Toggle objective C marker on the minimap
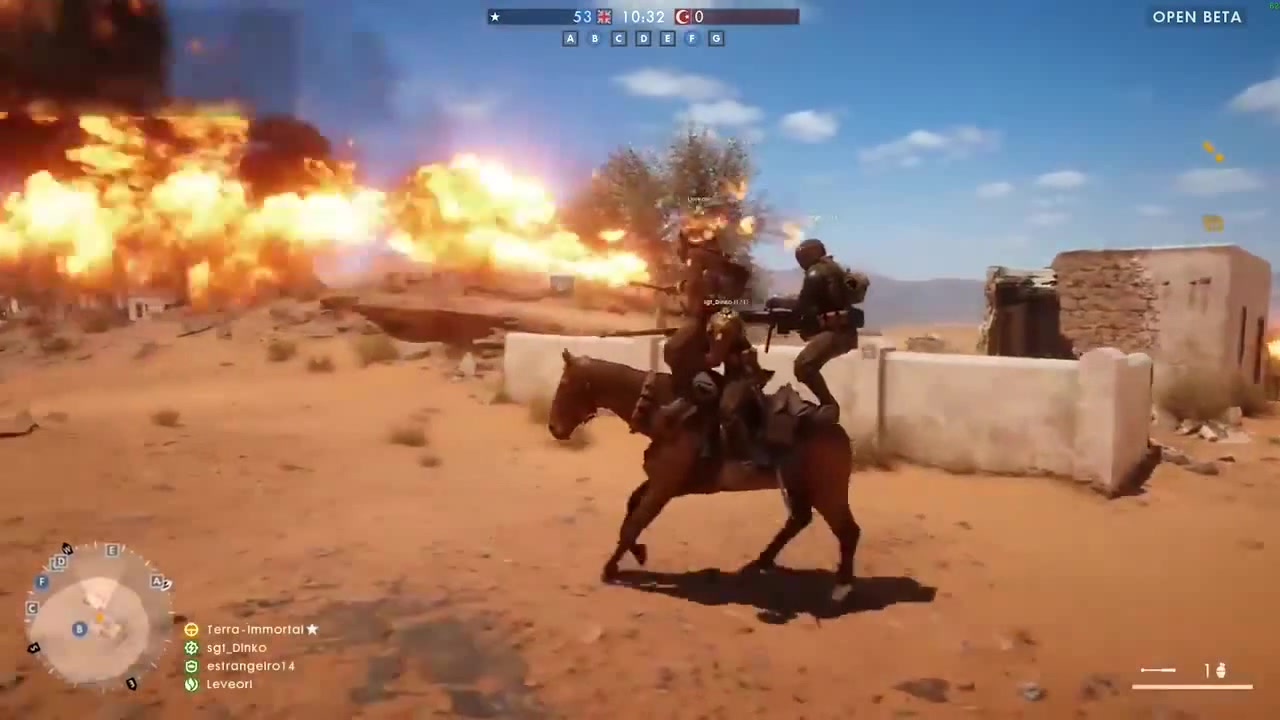Viewport: 1280px width, 720px height. click(31, 608)
